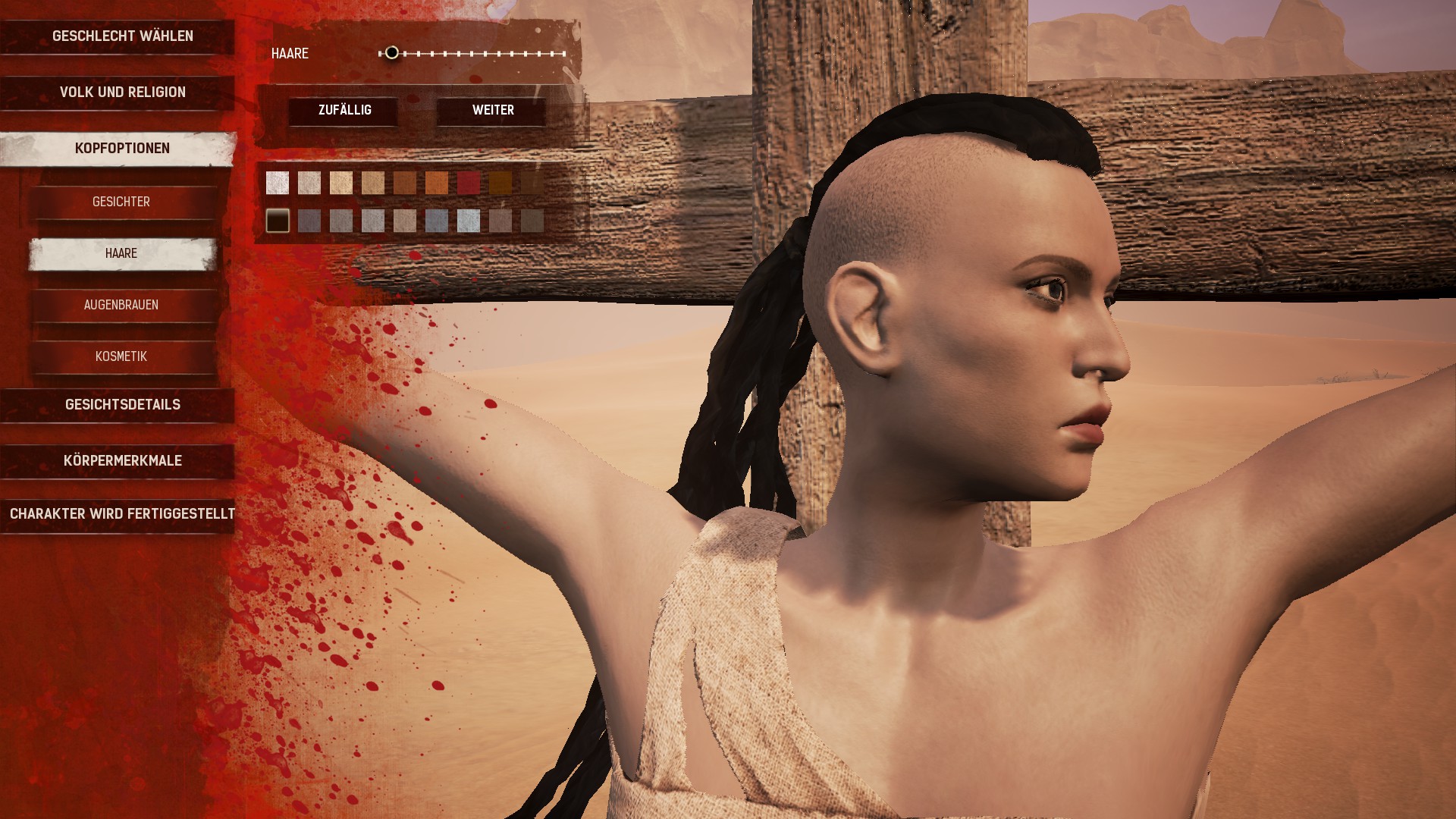Continue with the Weiter button
The height and width of the screenshot is (819, 1456).
493,111
